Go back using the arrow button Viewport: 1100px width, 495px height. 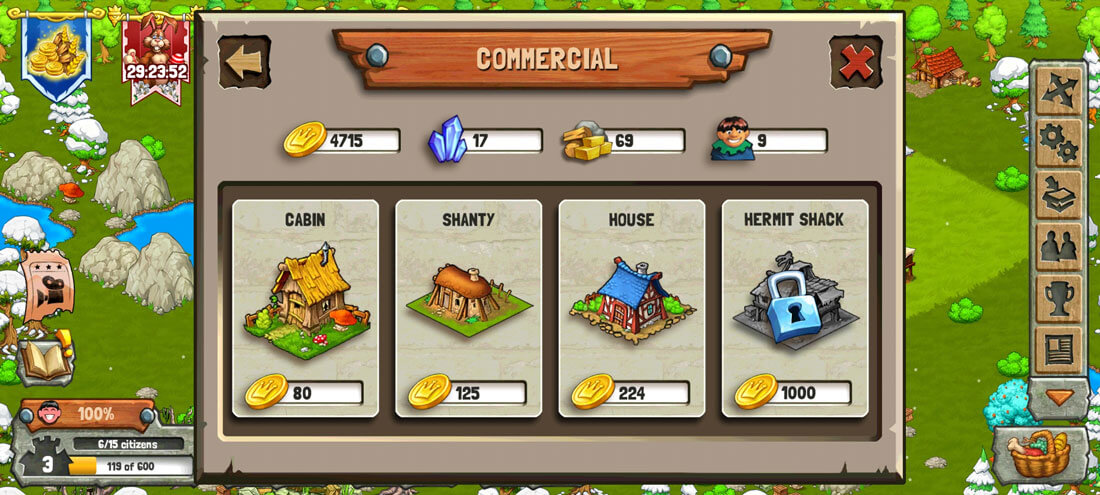(x=244, y=62)
